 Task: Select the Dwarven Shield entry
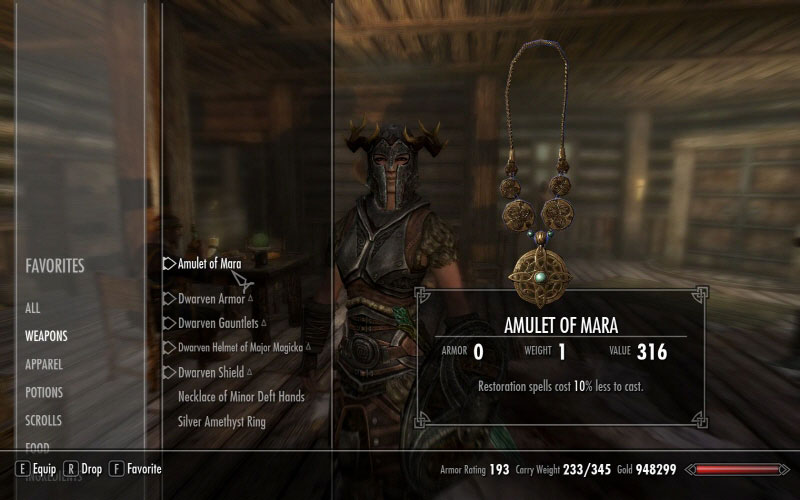coord(211,372)
